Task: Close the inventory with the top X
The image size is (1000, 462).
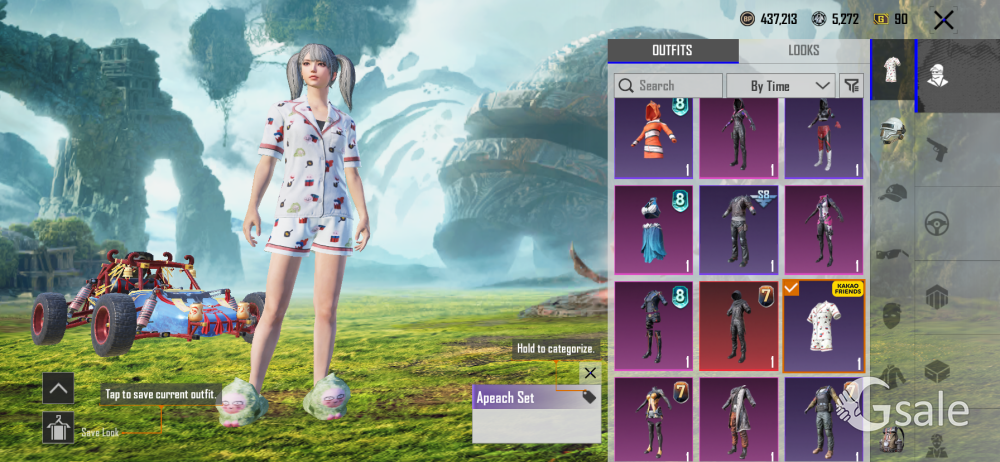Action: point(942,19)
